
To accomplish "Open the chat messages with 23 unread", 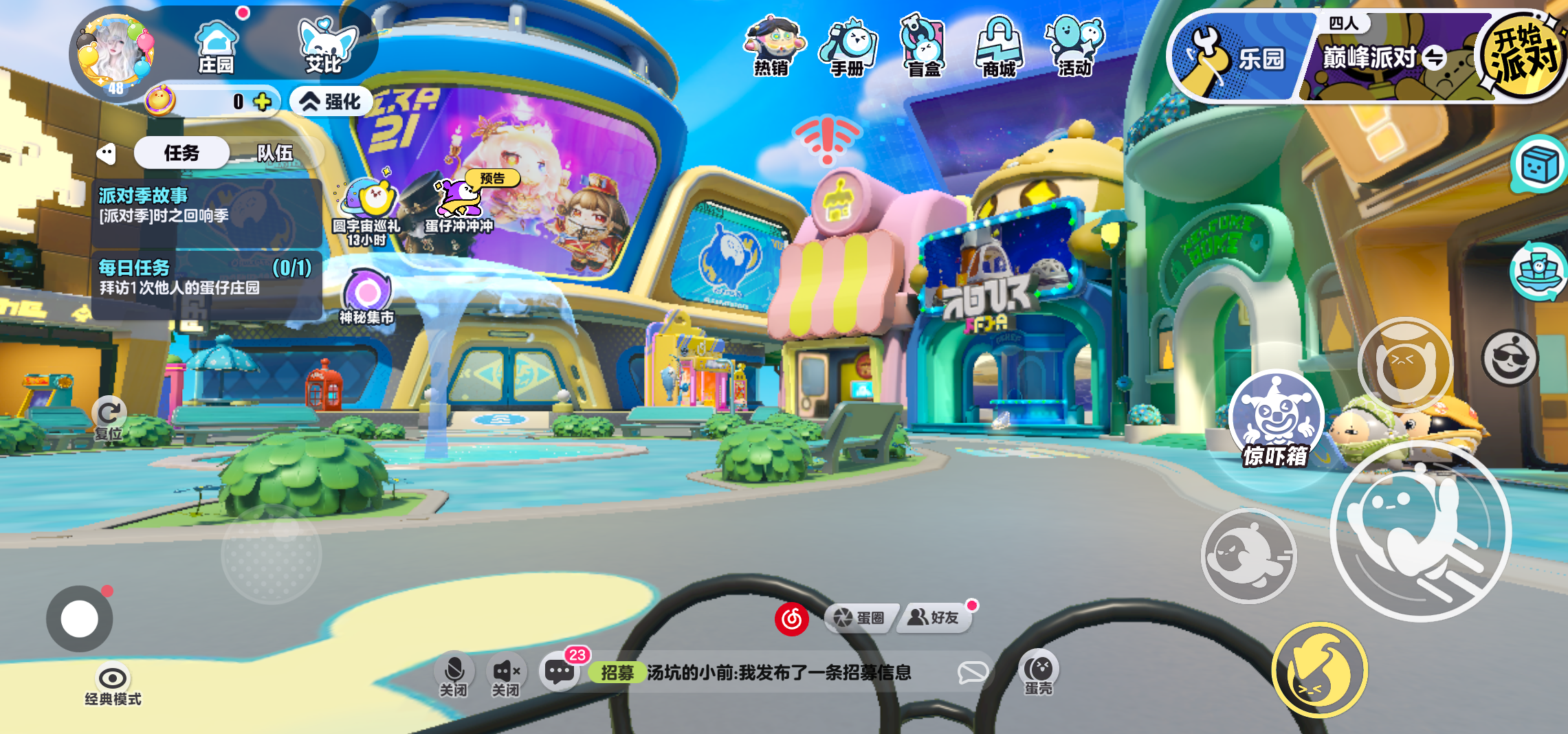I will pyautogui.click(x=560, y=671).
